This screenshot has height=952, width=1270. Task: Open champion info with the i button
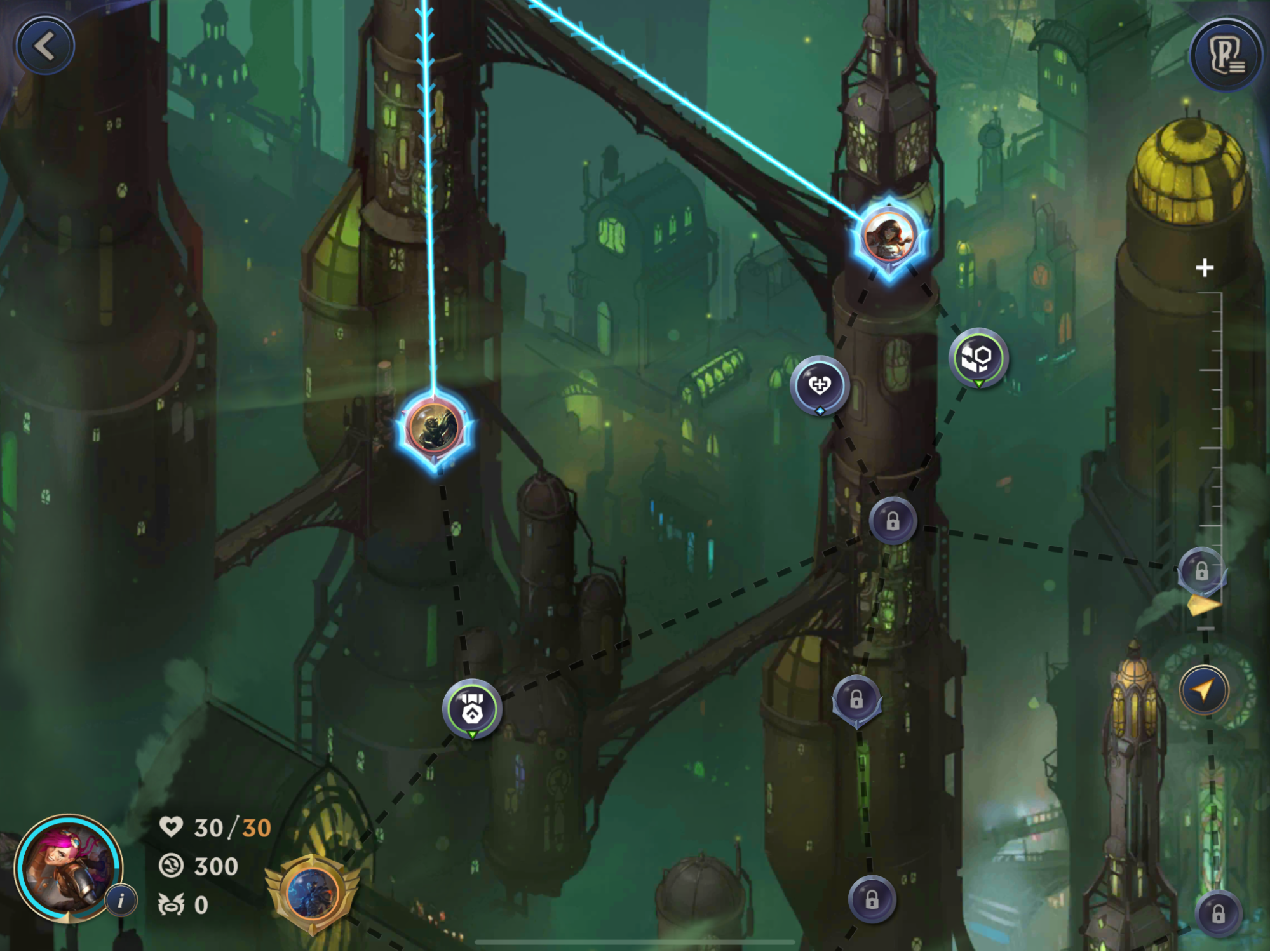pos(121,900)
